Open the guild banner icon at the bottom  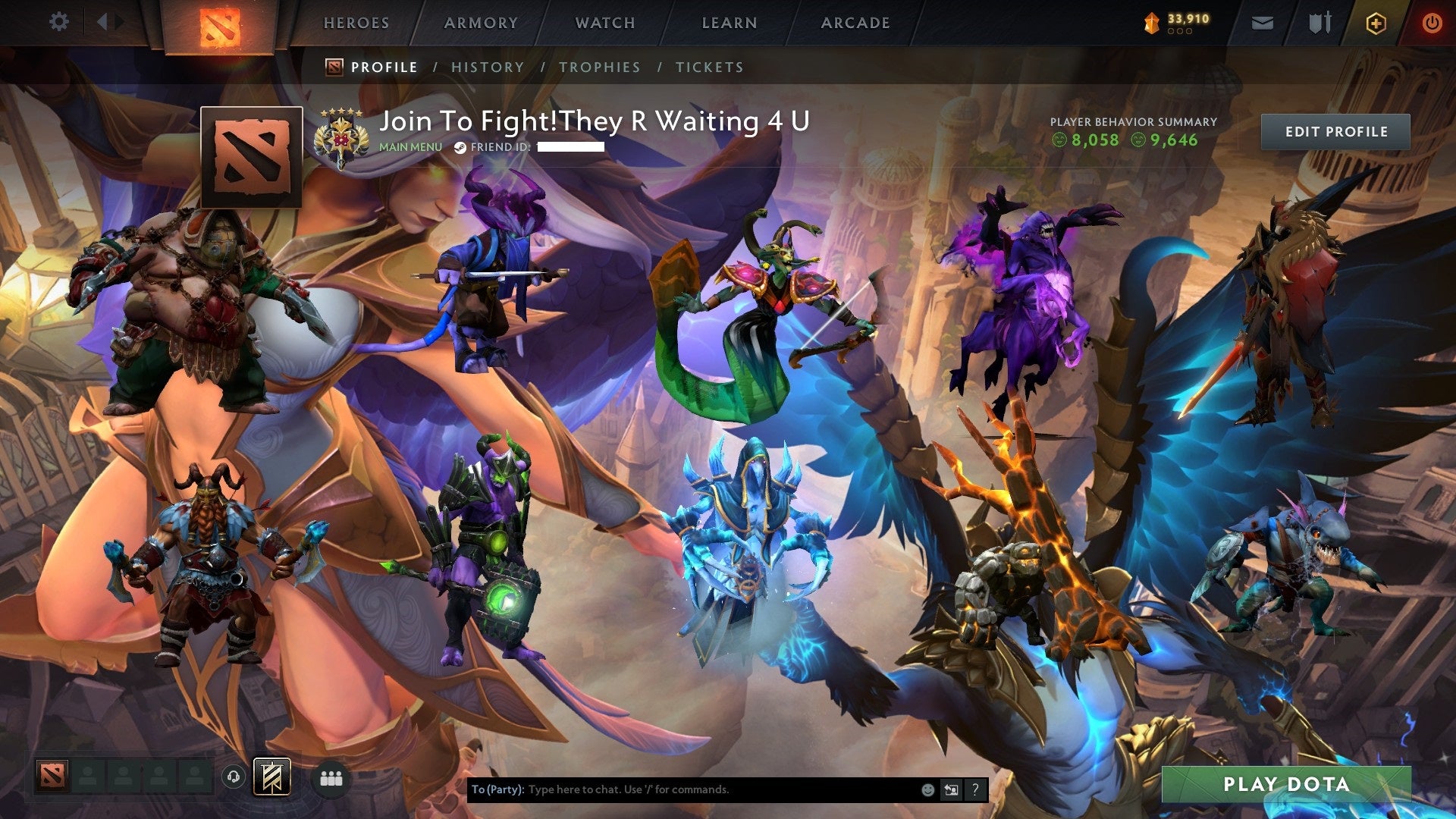(x=273, y=778)
